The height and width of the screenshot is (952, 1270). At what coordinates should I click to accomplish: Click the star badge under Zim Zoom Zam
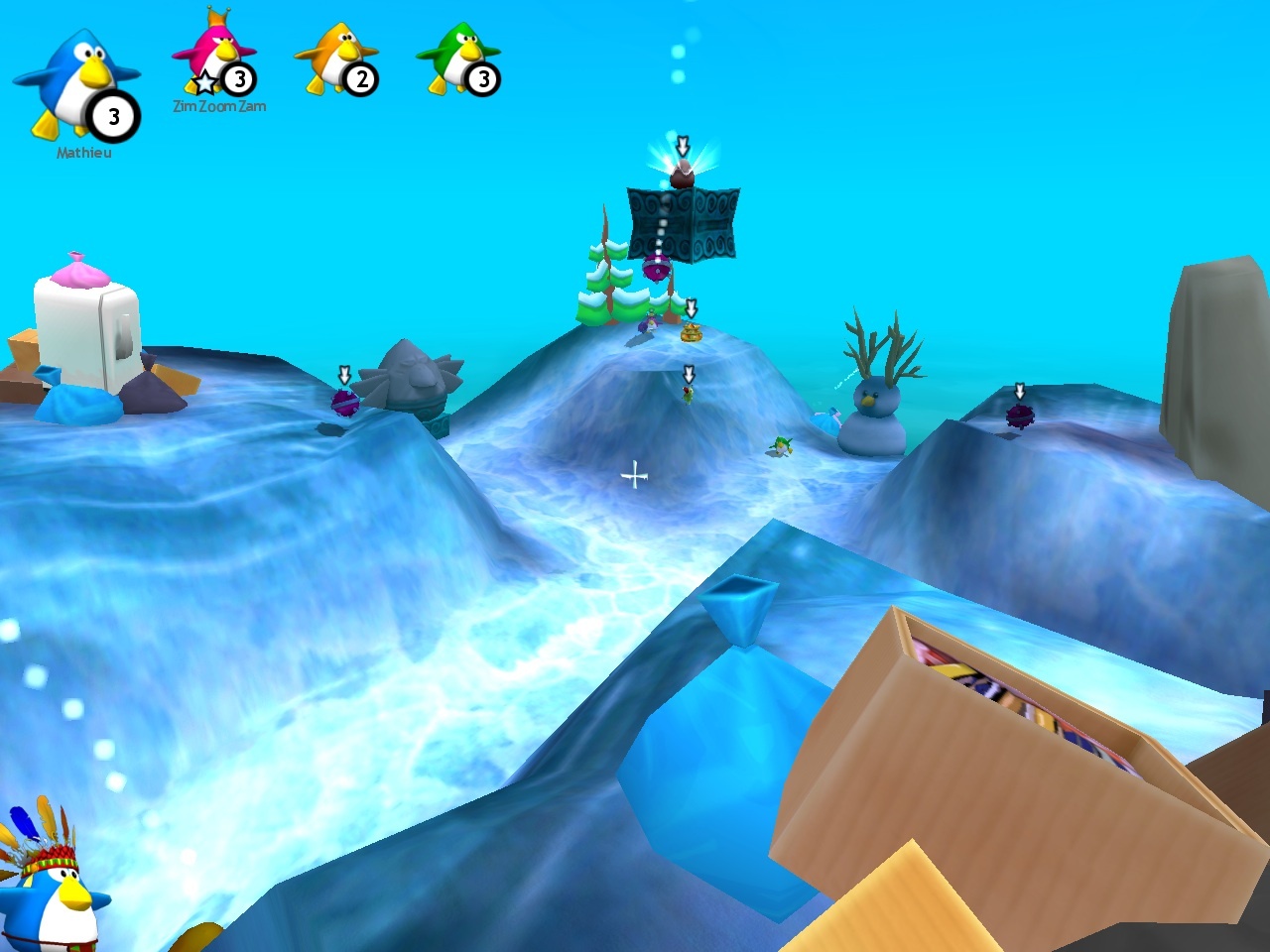pyautogui.click(x=204, y=84)
